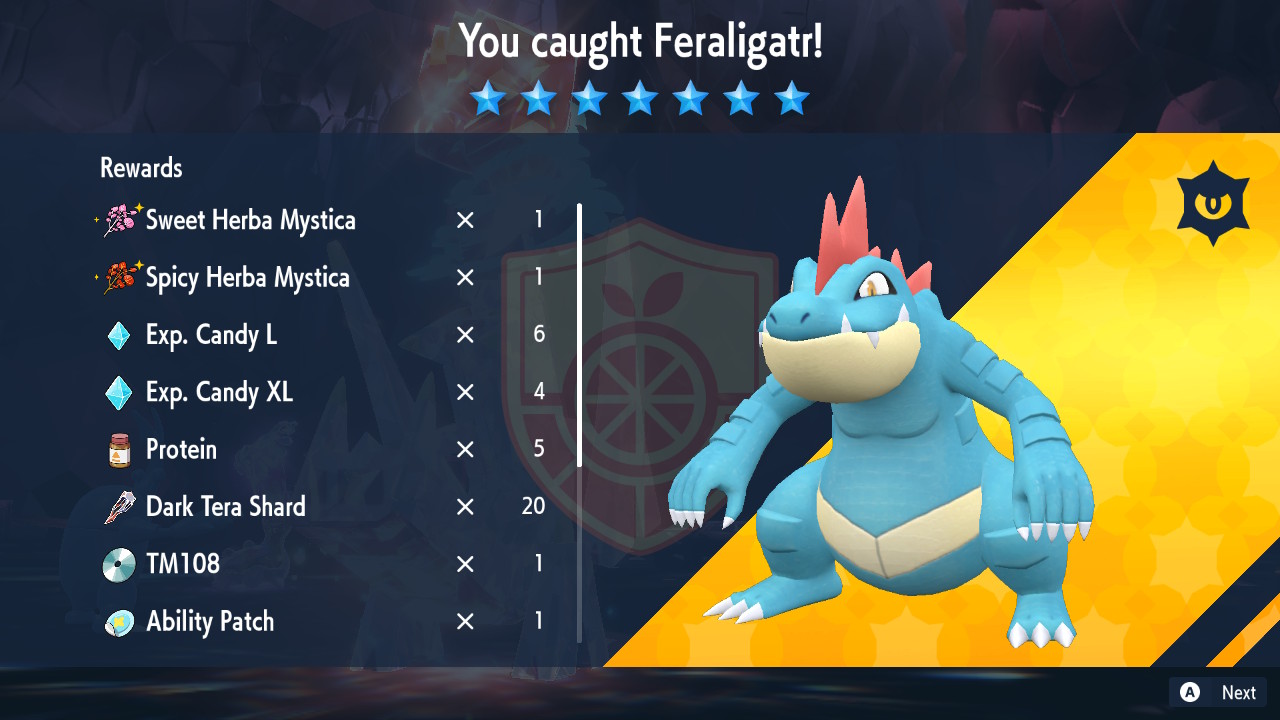The width and height of the screenshot is (1280, 720).
Task: Click the Dark Tera Shard quantity of 20
Action: [x=533, y=506]
